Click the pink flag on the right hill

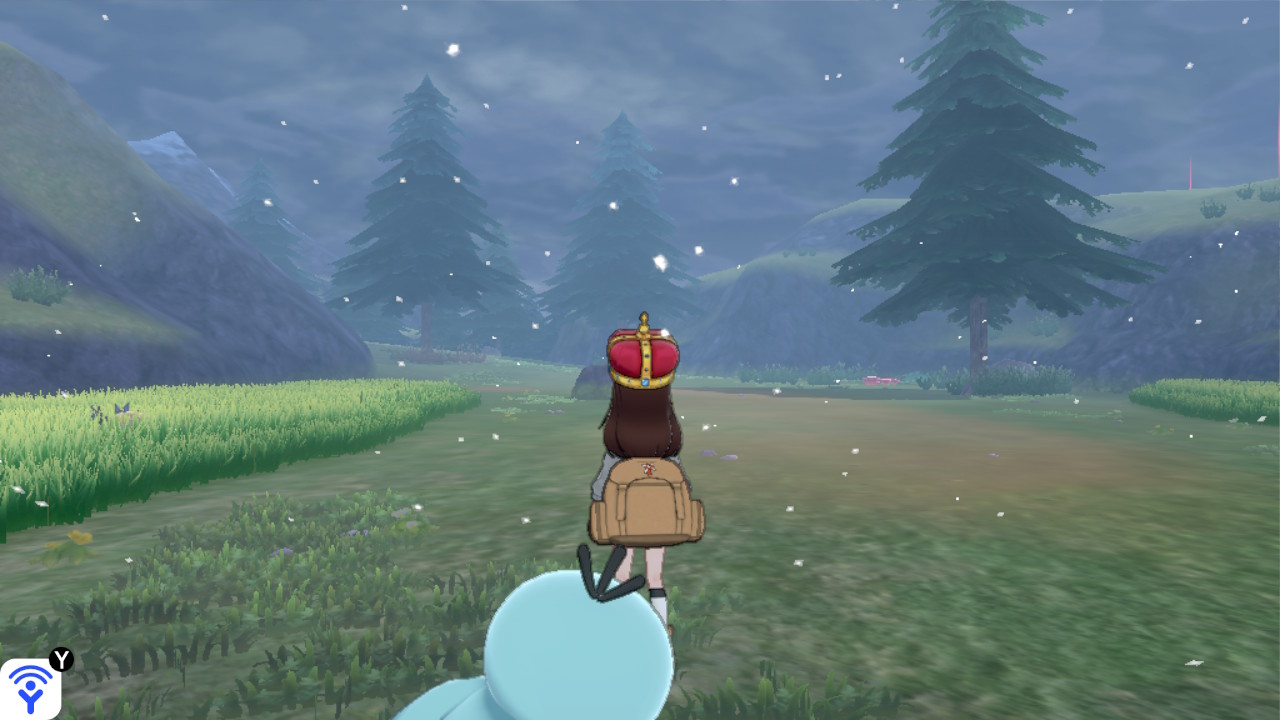[1190, 175]
